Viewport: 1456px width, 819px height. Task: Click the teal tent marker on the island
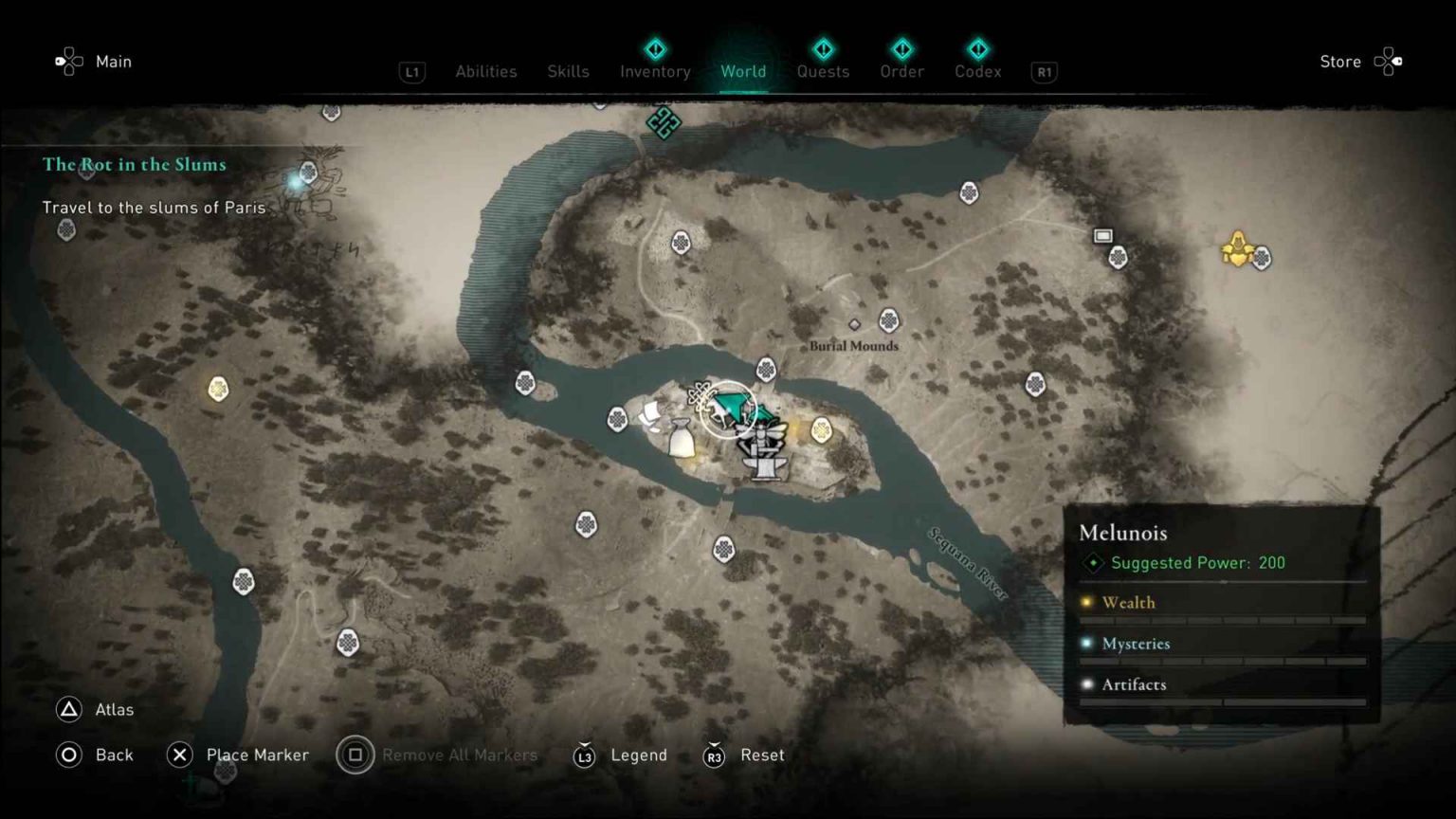(732, 405)
